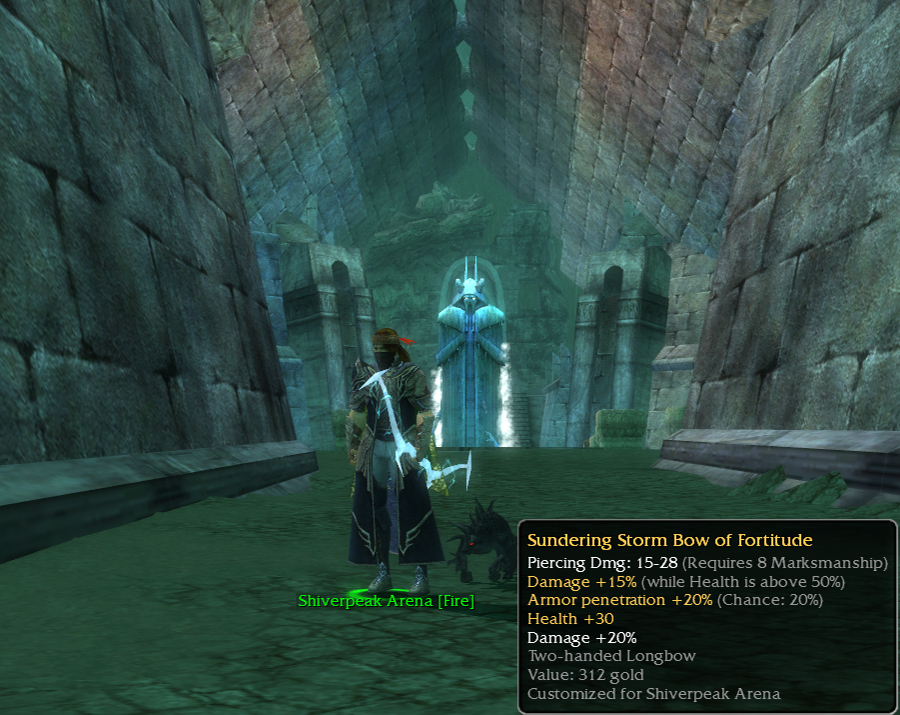Select the Shiverpeak Arena [Fire] name label
900x715 pixels.
click(x=386, y=601)
